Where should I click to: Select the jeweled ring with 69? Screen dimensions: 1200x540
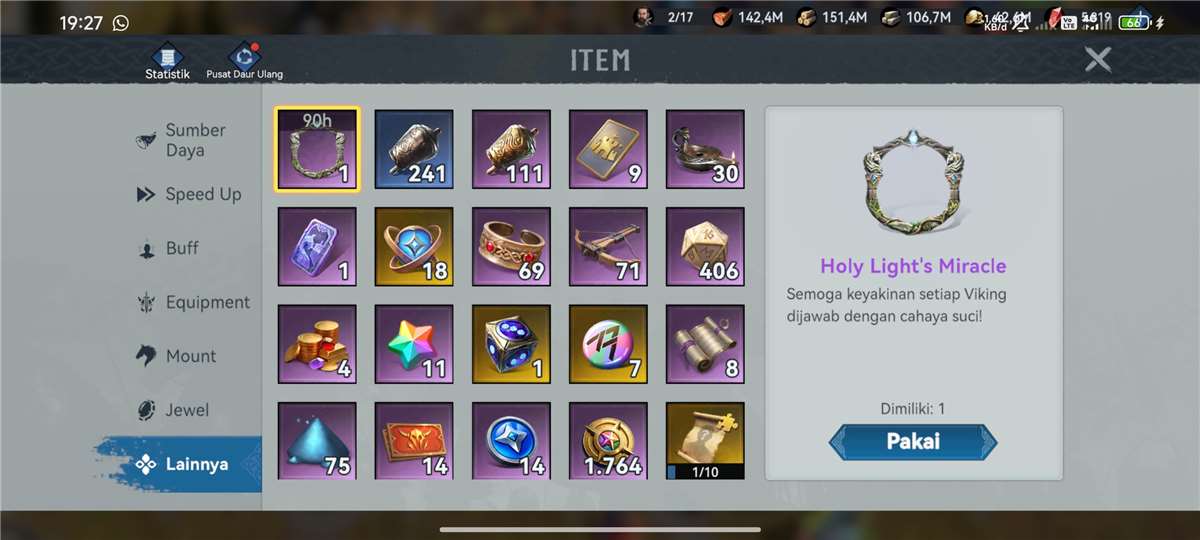[511, 247]
